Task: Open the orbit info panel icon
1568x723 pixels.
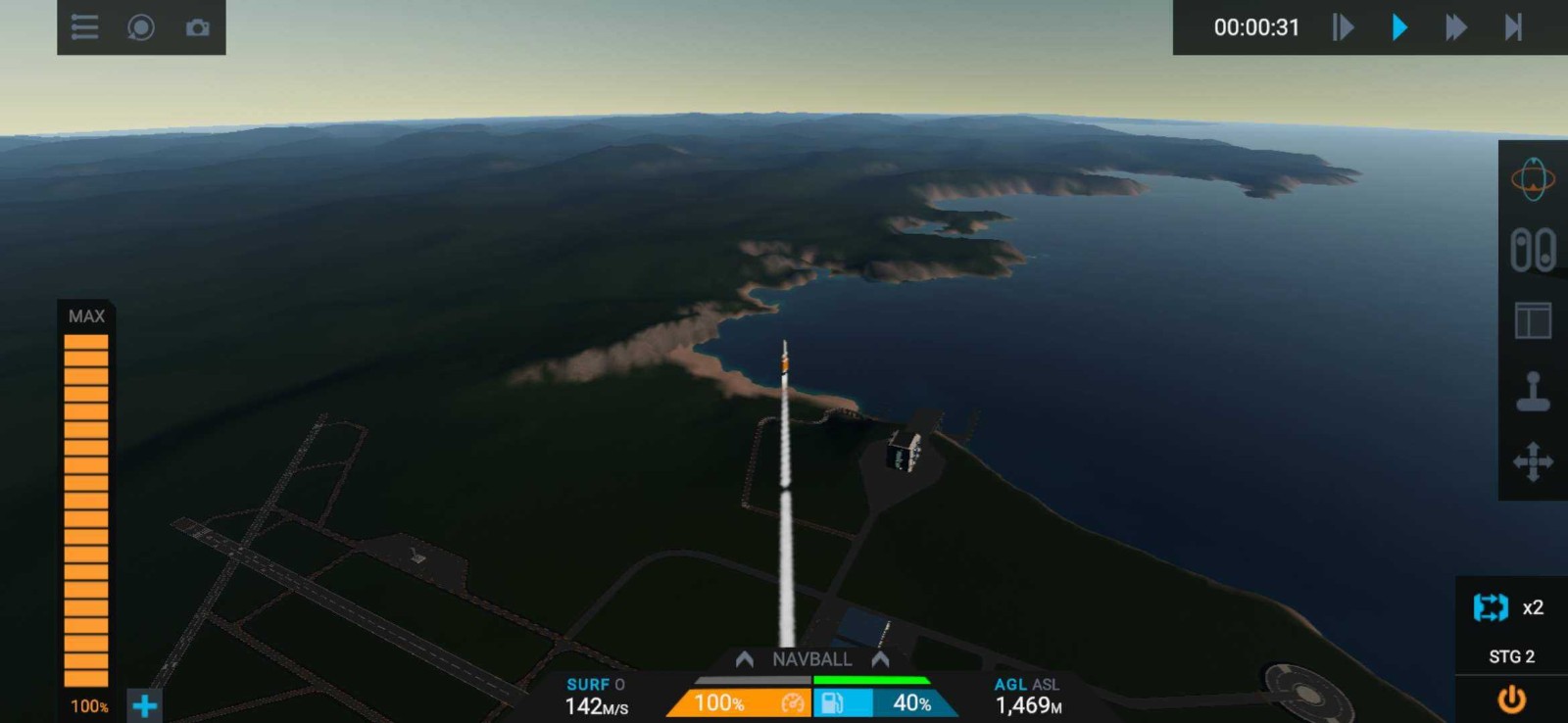Action: click(1535, 179)
